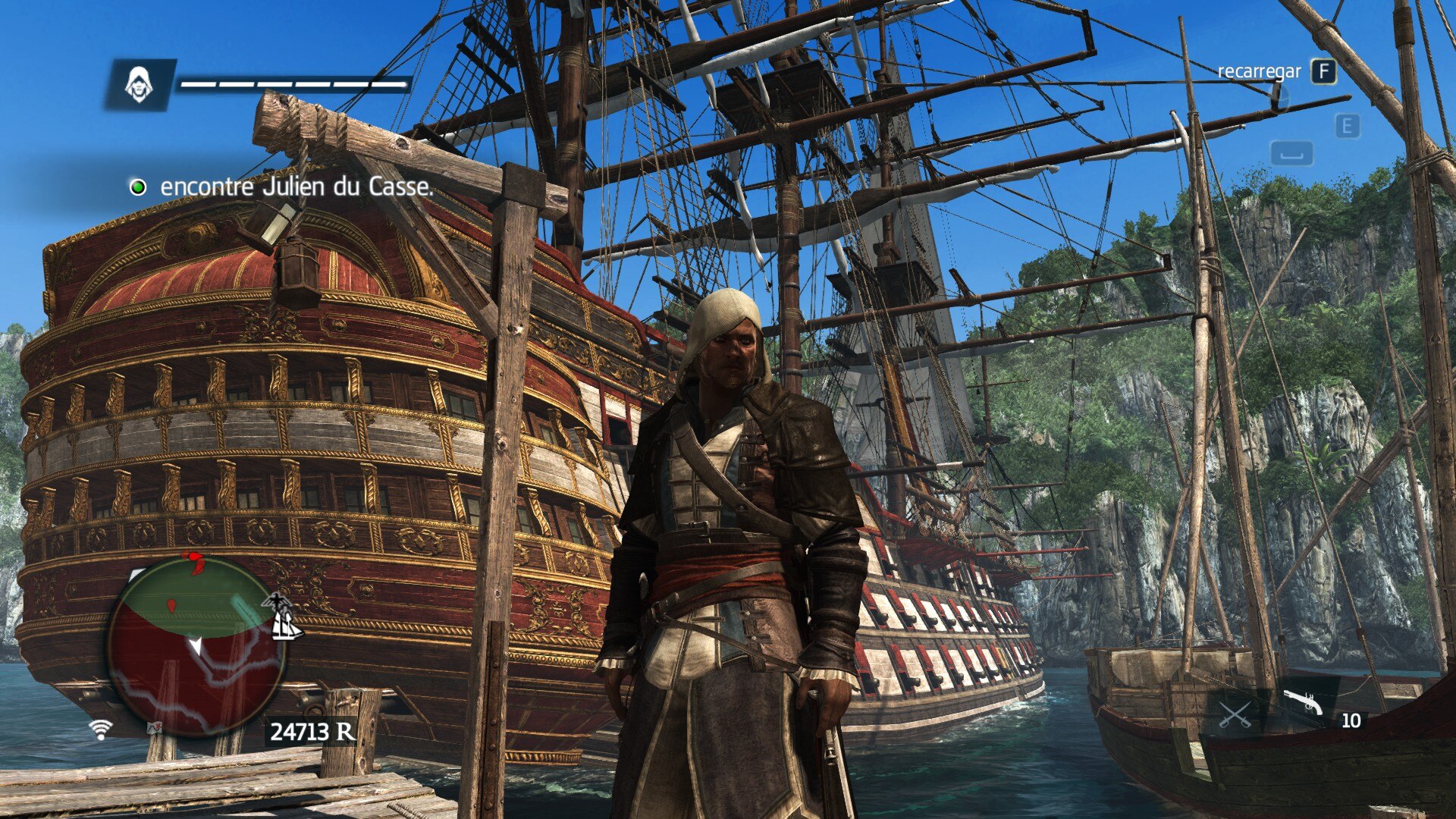This screenshot has height=819, width=1456.
Task: Open the circular minimap
Action: click(196, 646)
